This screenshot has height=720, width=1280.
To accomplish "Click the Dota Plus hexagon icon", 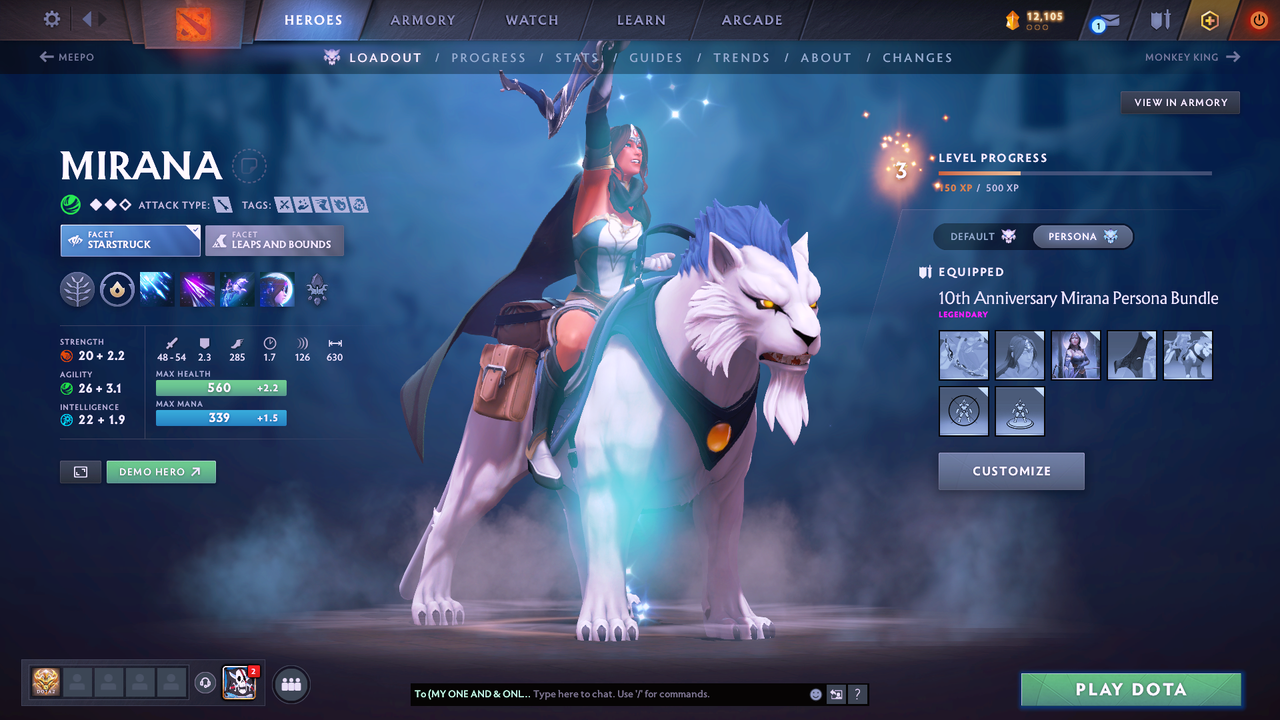I will click(x=1209, y=20).
